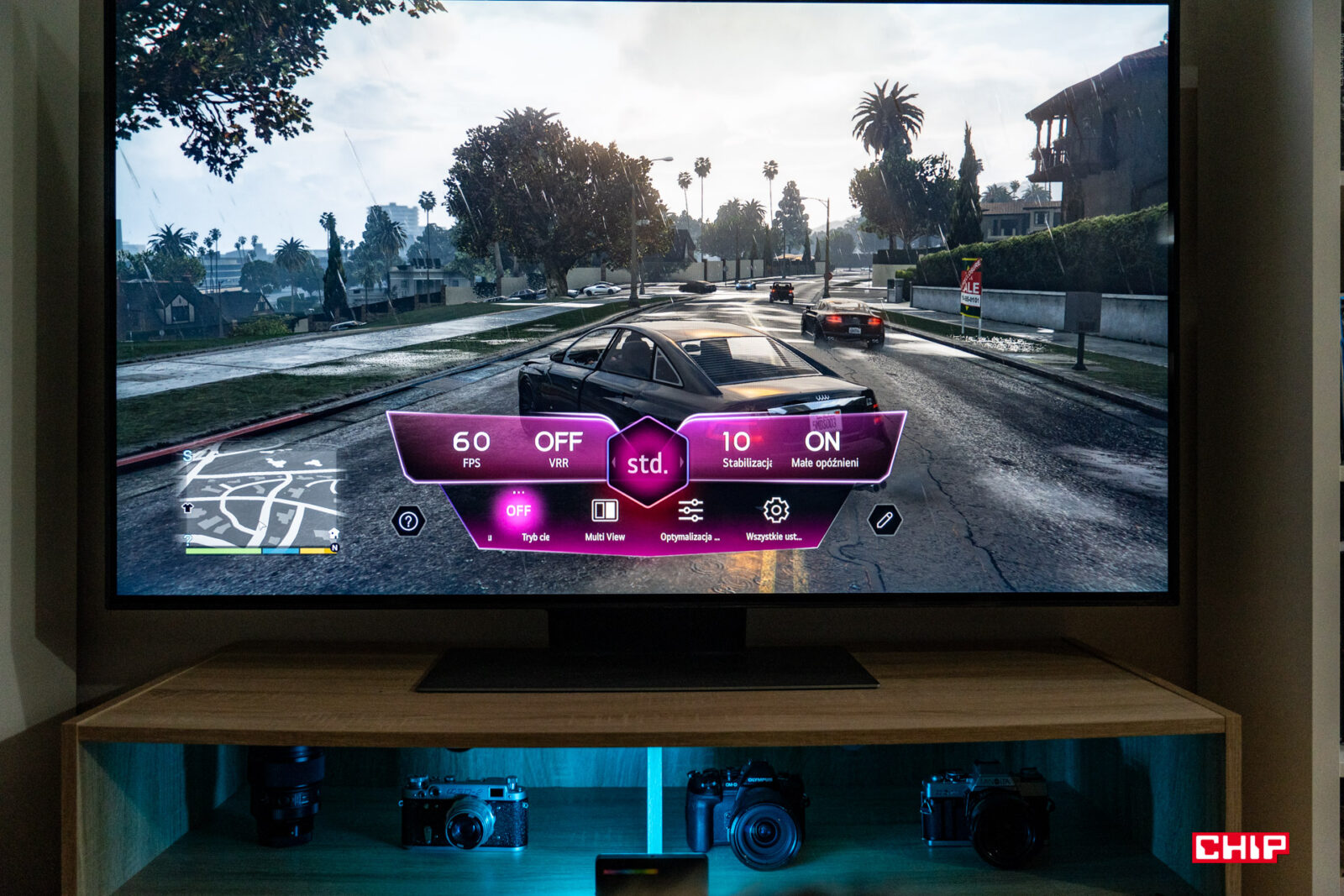1344x896 pixels.
Task: Toggle the Tryb ciemny OFF switch
Action: click(518, 511)
